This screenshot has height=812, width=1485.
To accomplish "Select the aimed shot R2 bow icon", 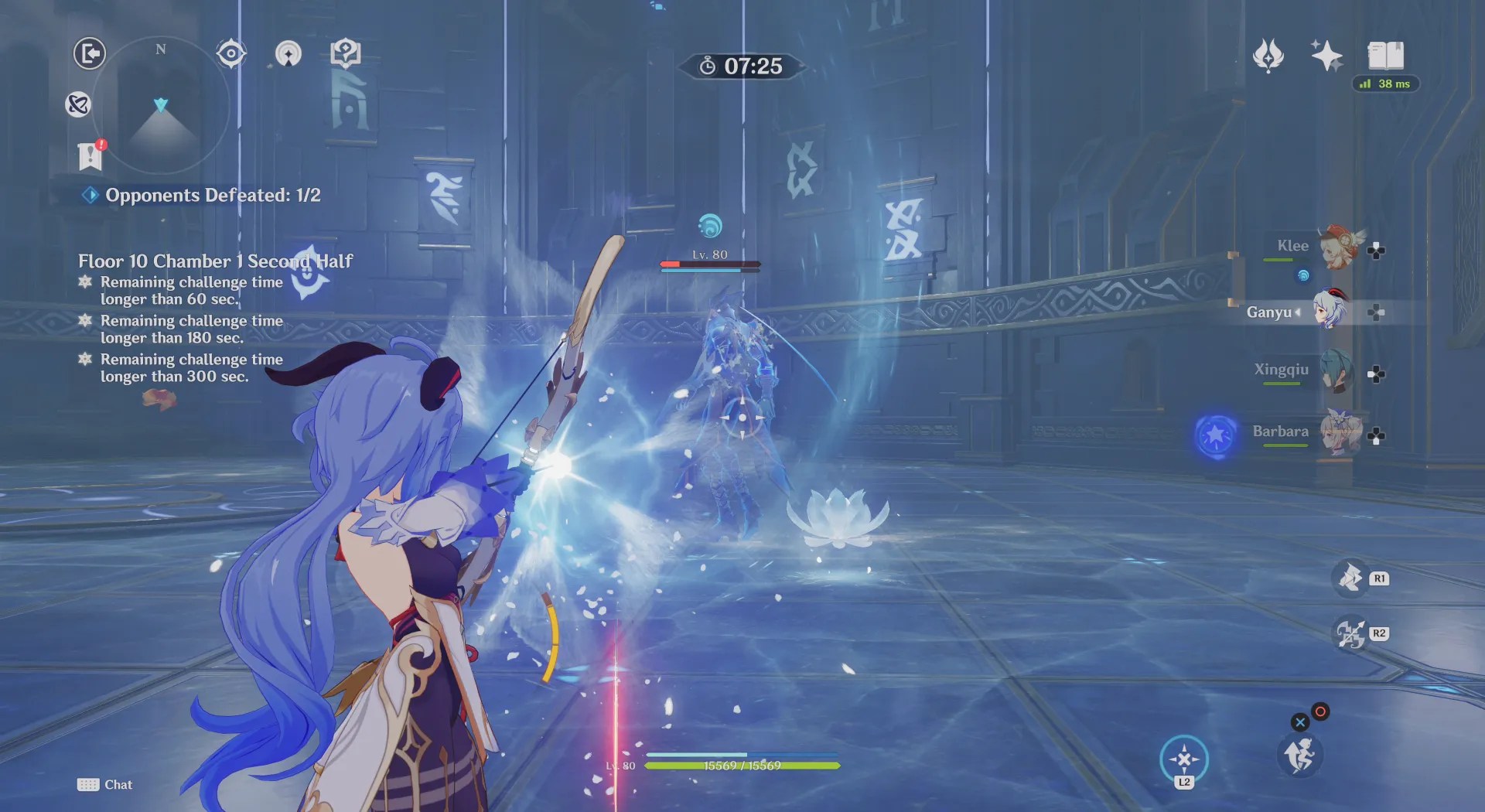I will click(1349, 633).
